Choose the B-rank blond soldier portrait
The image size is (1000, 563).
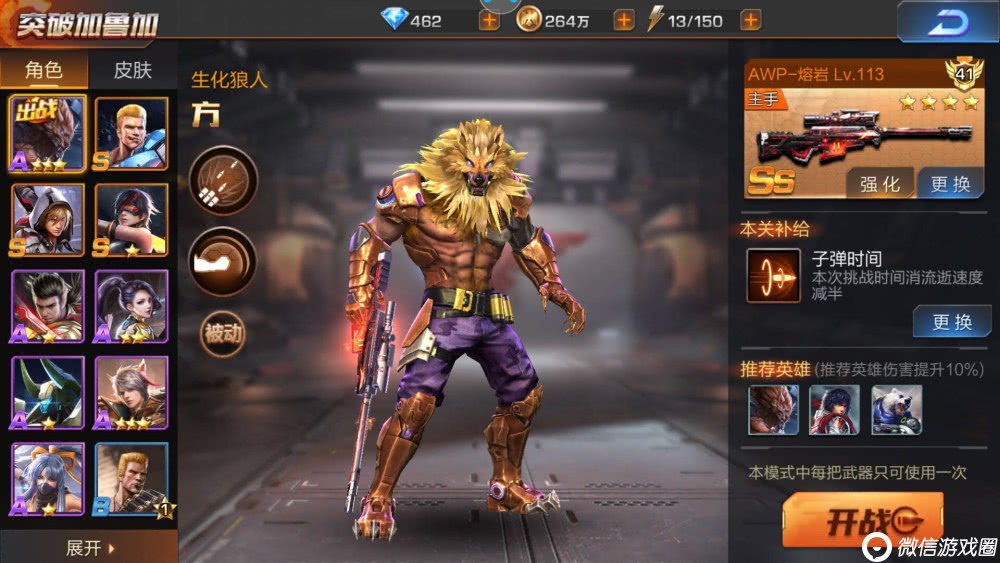pyautogui.click(x=131, y=478)
